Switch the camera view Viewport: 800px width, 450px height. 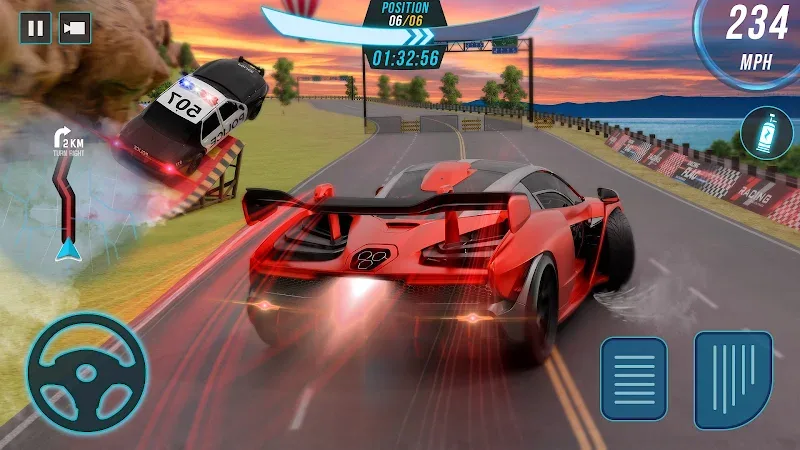pyautogui.click(x=75, y=27)
